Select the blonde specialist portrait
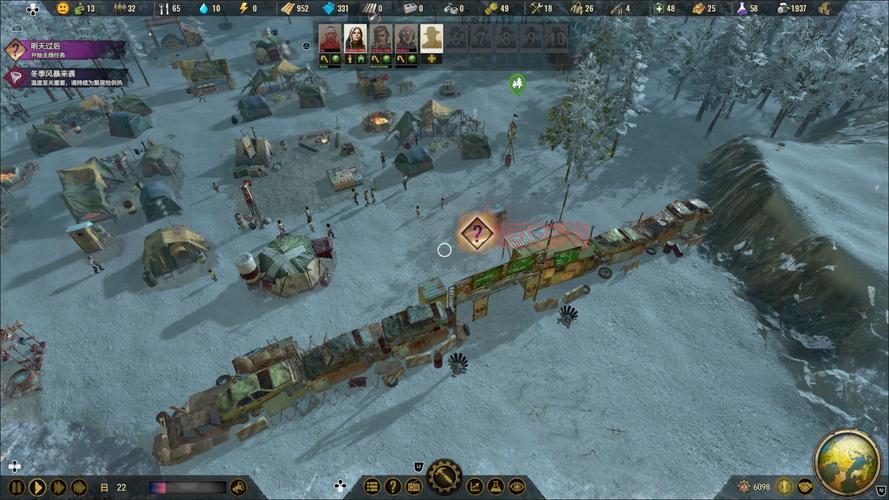 (381, 38)
